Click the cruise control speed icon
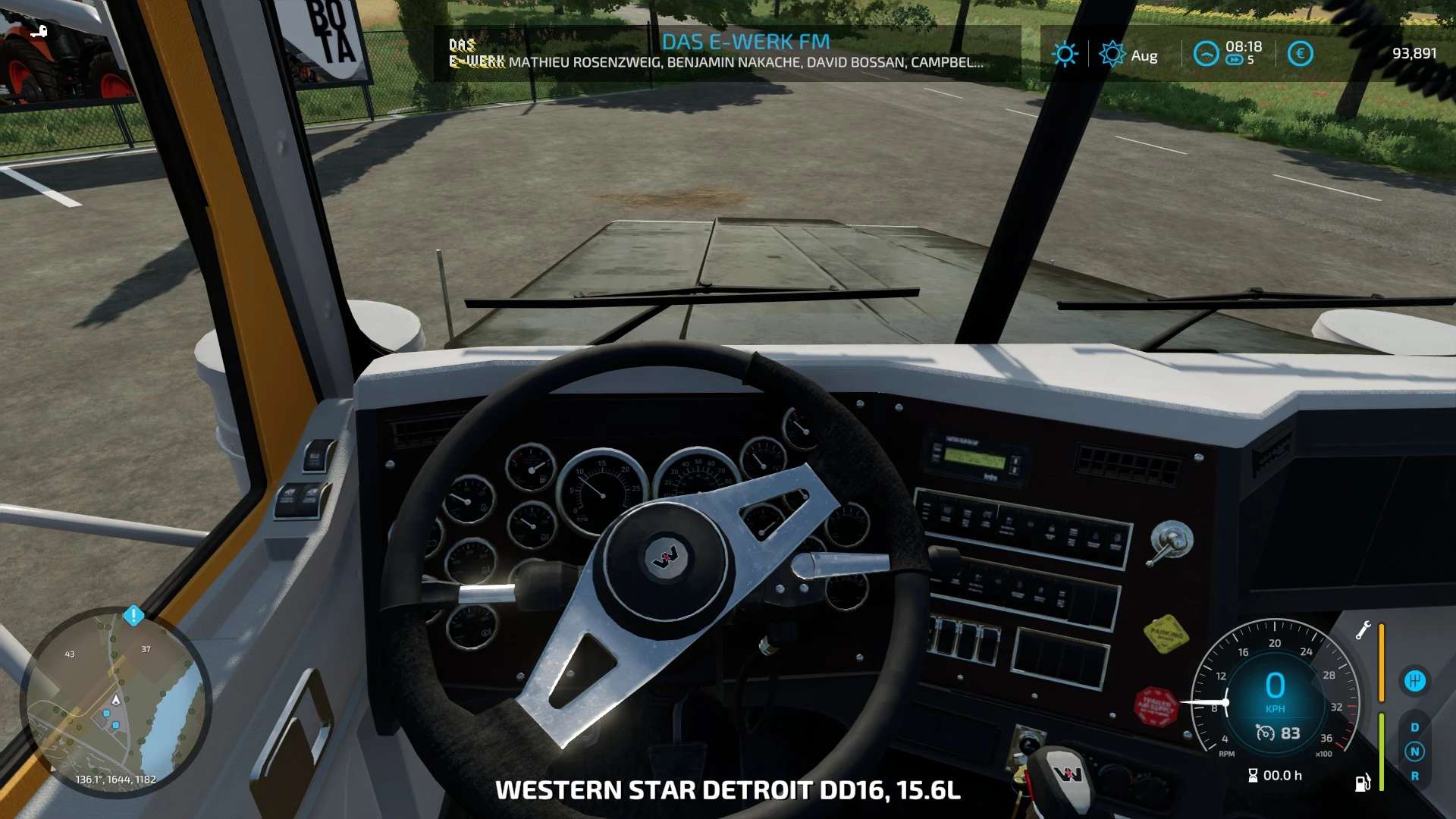1456x819 pixels. (1265, 733)
